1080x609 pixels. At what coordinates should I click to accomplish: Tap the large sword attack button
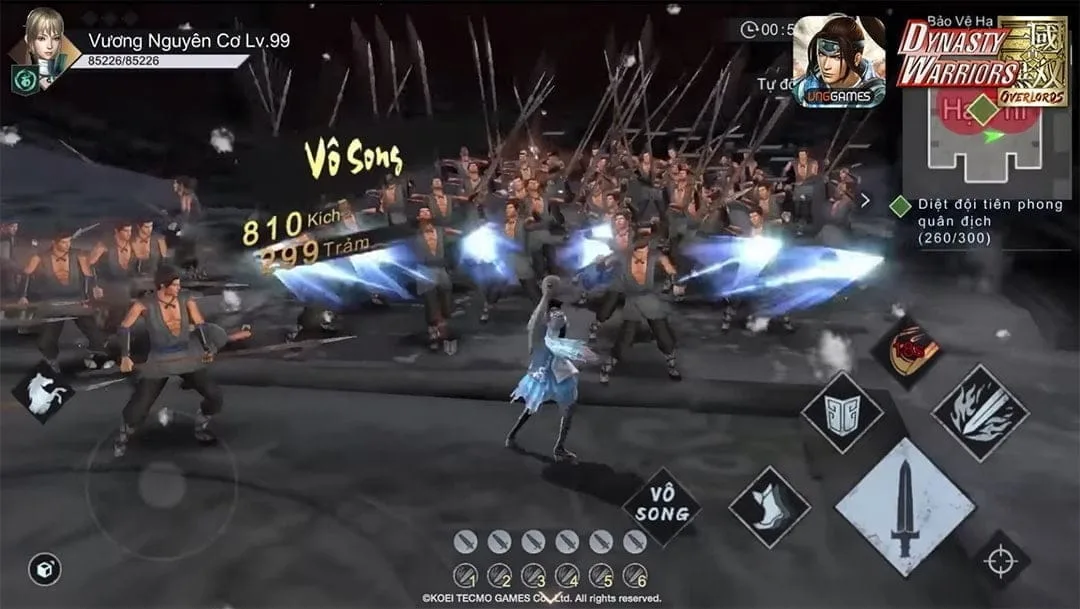[904, 507]
